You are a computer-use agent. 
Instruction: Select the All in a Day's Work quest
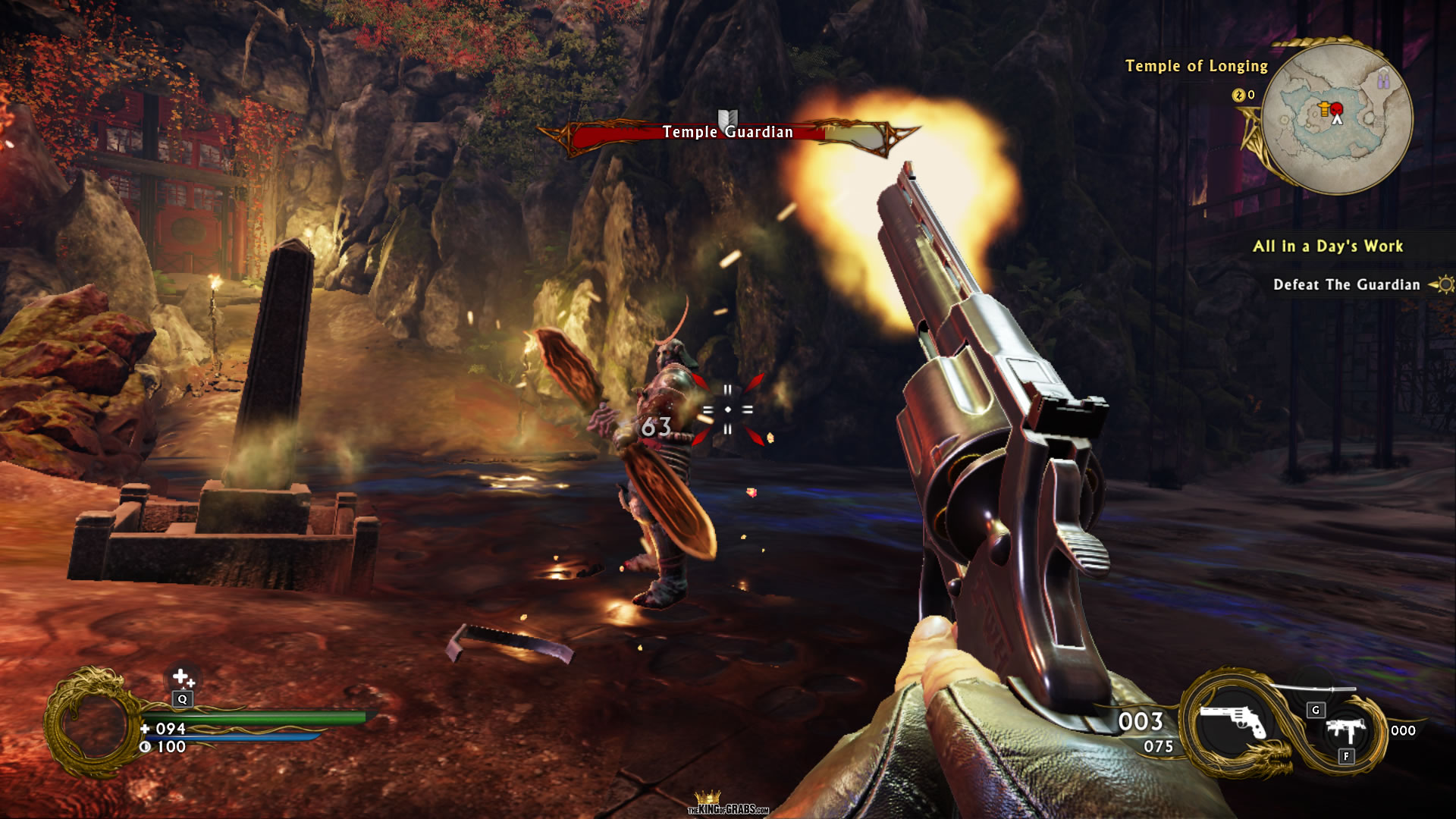(1327, 246)
